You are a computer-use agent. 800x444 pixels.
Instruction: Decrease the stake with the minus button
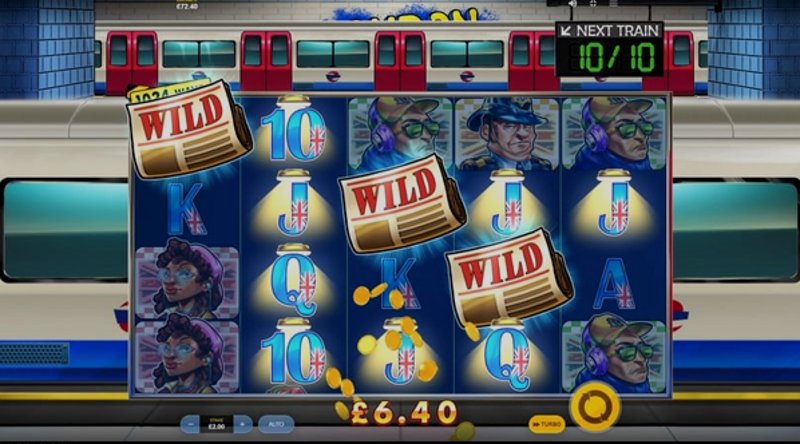191,424
